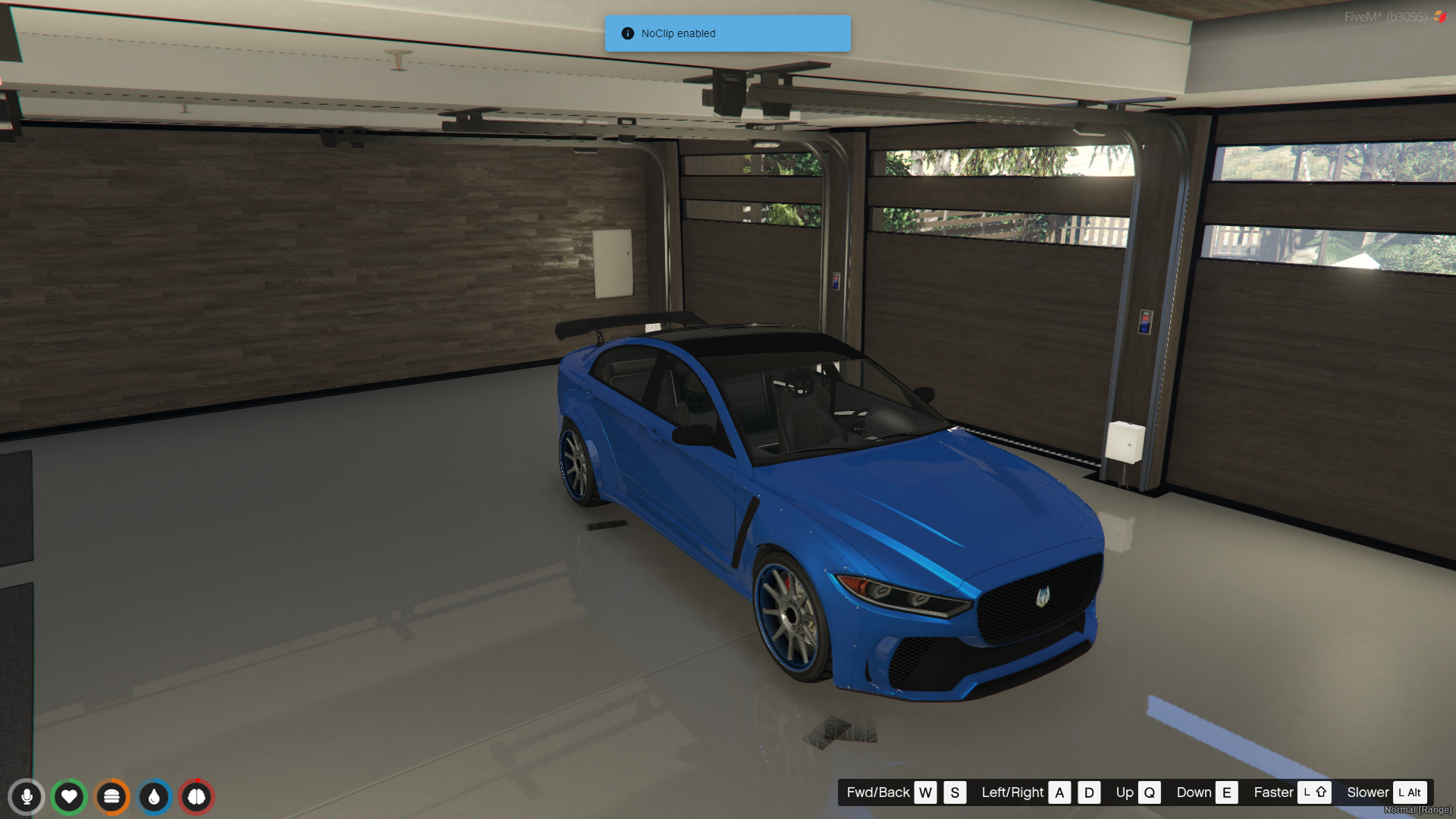Screen dimensions: 1456x819
Task: Select the heart health icon
Action: 69,797
